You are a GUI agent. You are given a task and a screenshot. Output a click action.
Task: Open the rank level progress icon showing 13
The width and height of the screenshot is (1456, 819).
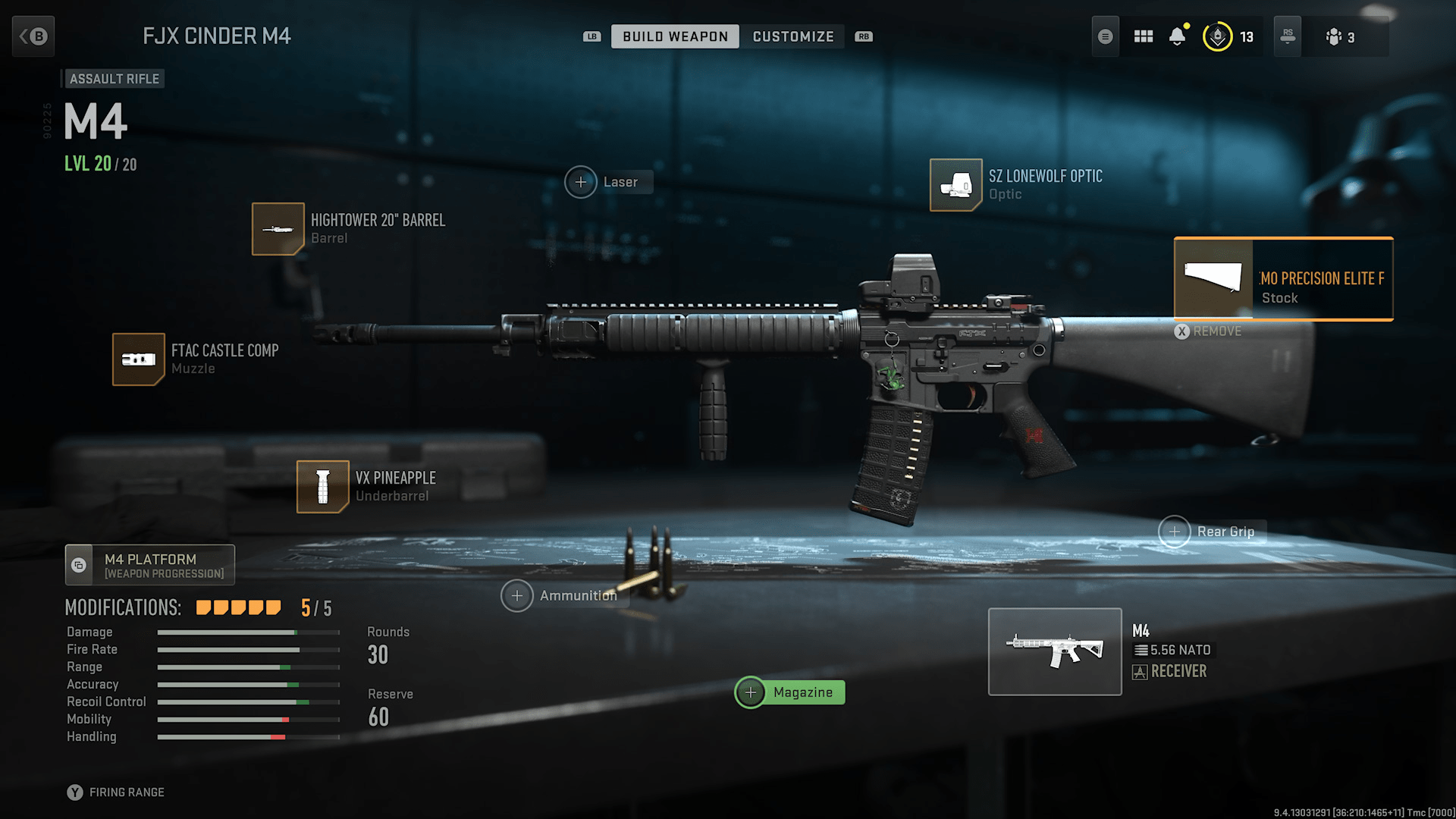pyautogui.click(x=1217, y=36)
